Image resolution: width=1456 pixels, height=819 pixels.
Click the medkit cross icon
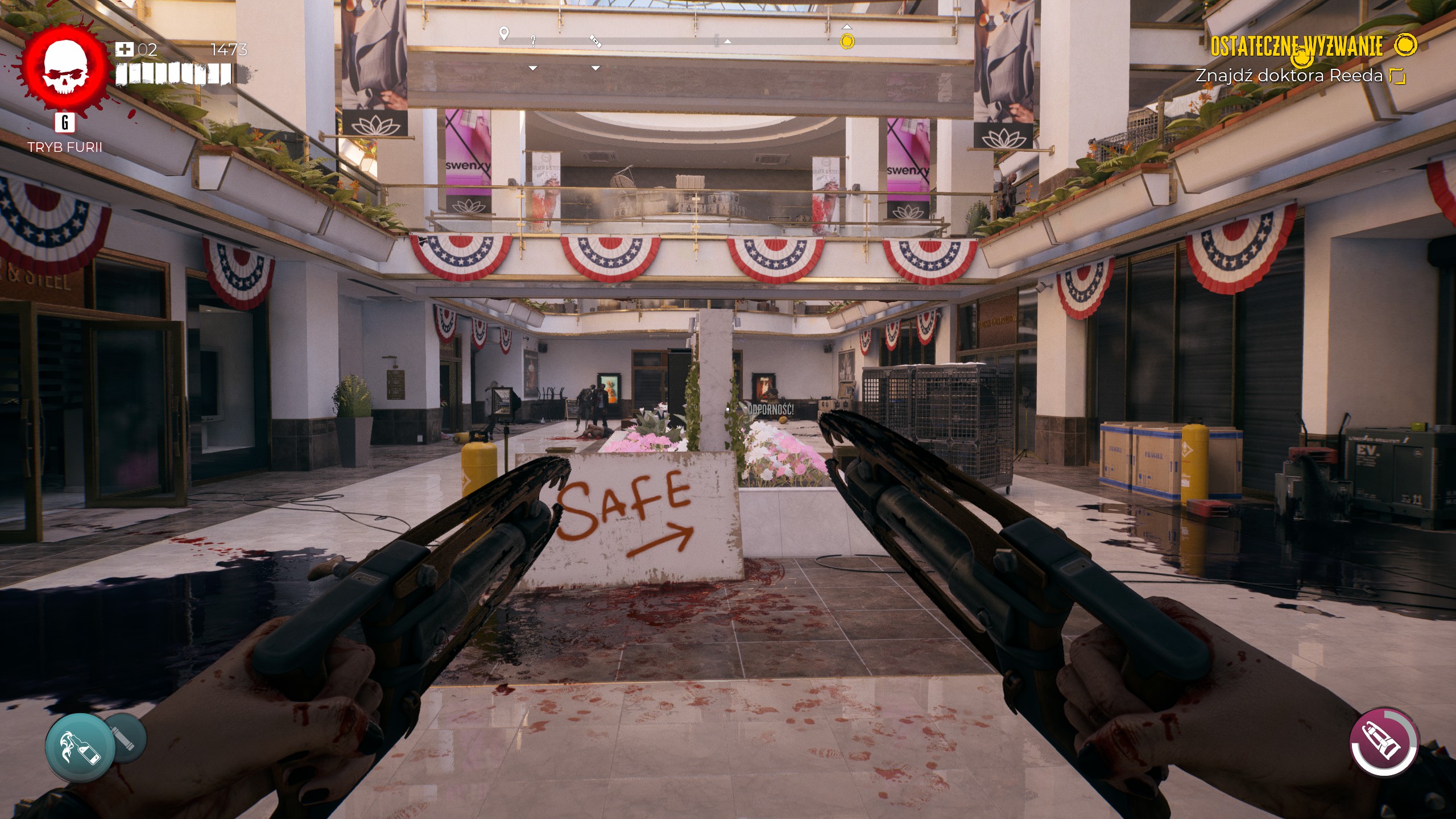click(x=124, y=49)
